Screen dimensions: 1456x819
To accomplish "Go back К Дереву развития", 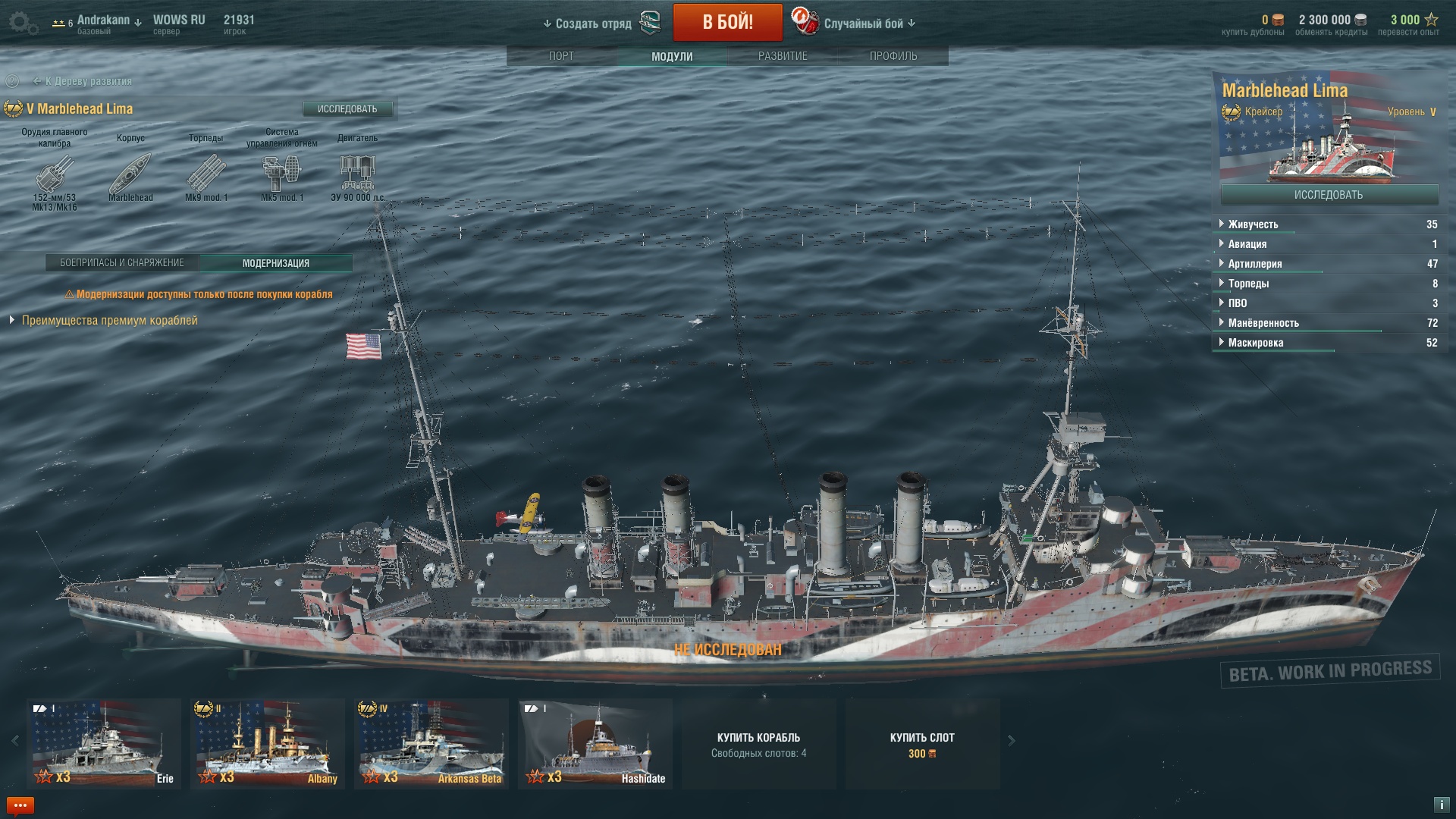I will (87, 81).
